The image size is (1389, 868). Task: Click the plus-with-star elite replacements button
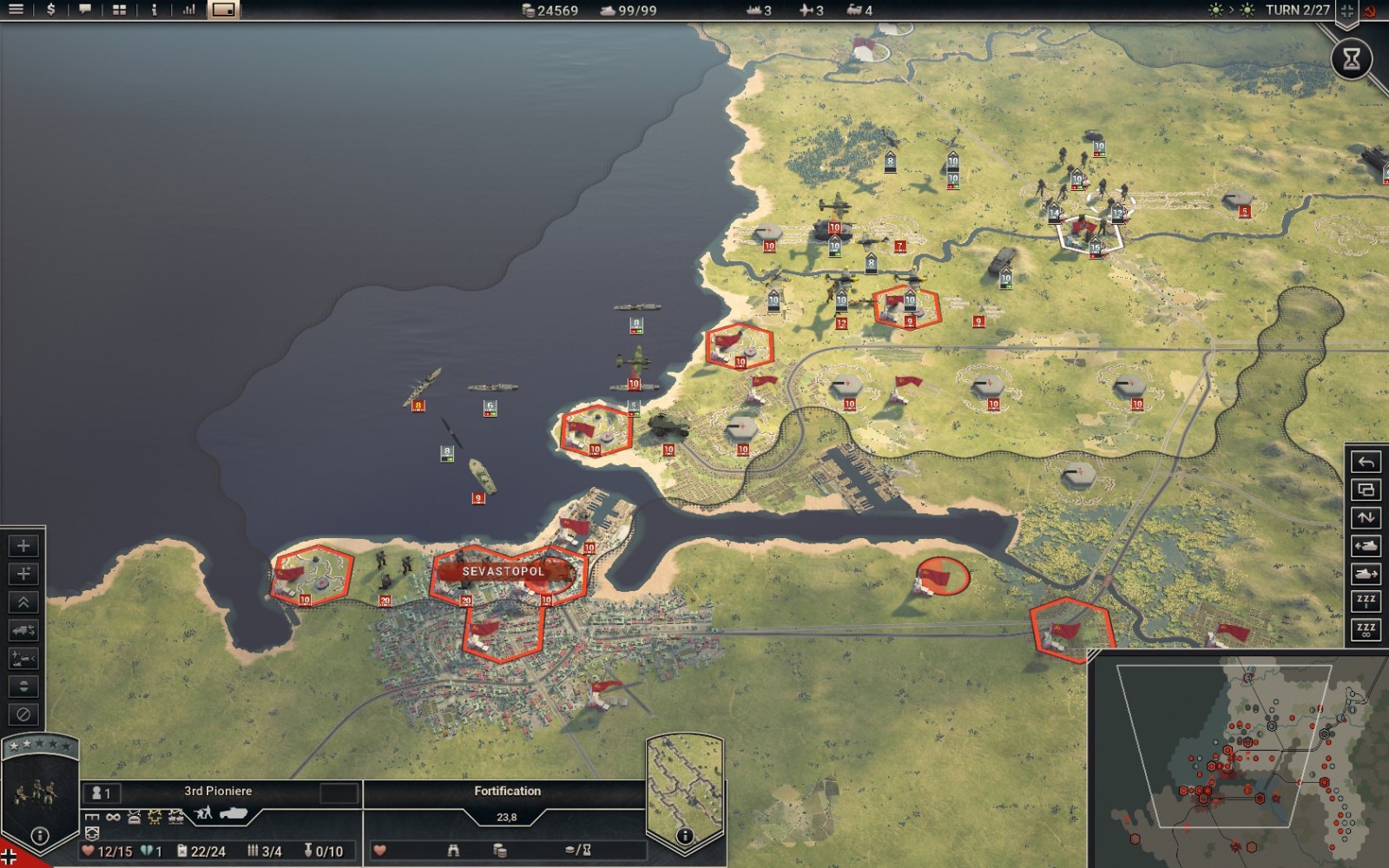point(23,574)
